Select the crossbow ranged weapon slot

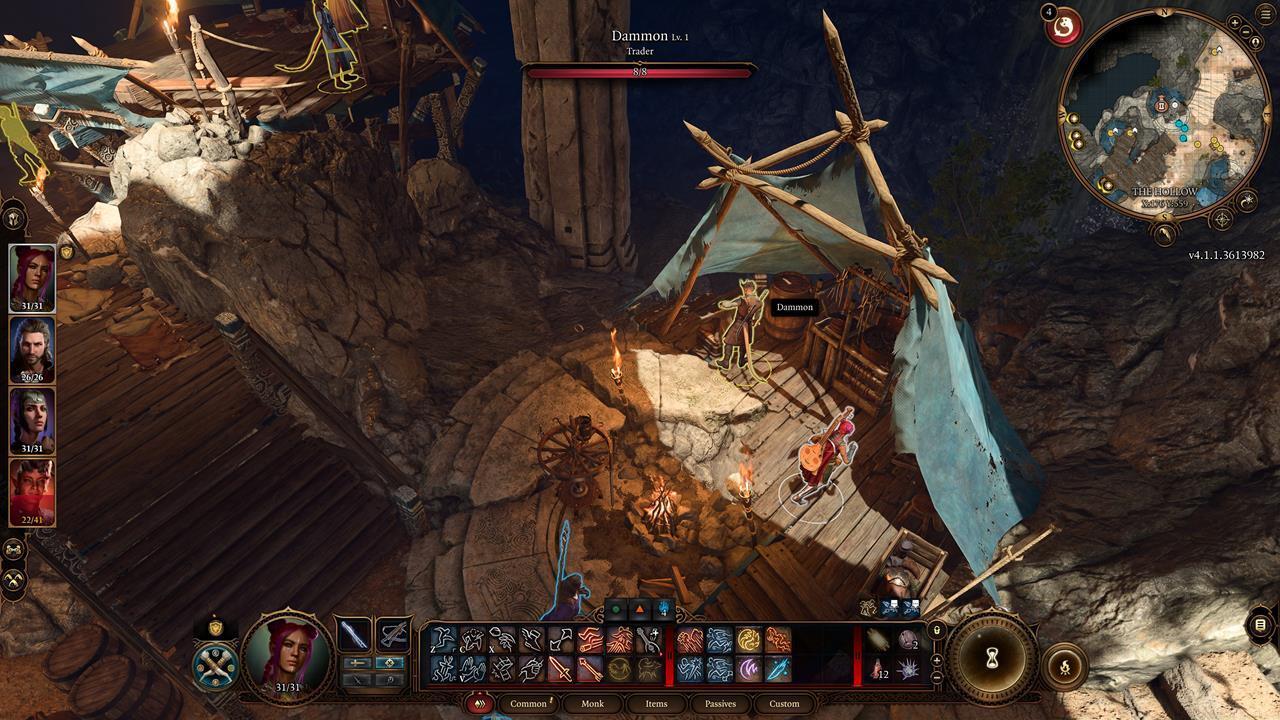pyautogui.click(x=393, y=635)
